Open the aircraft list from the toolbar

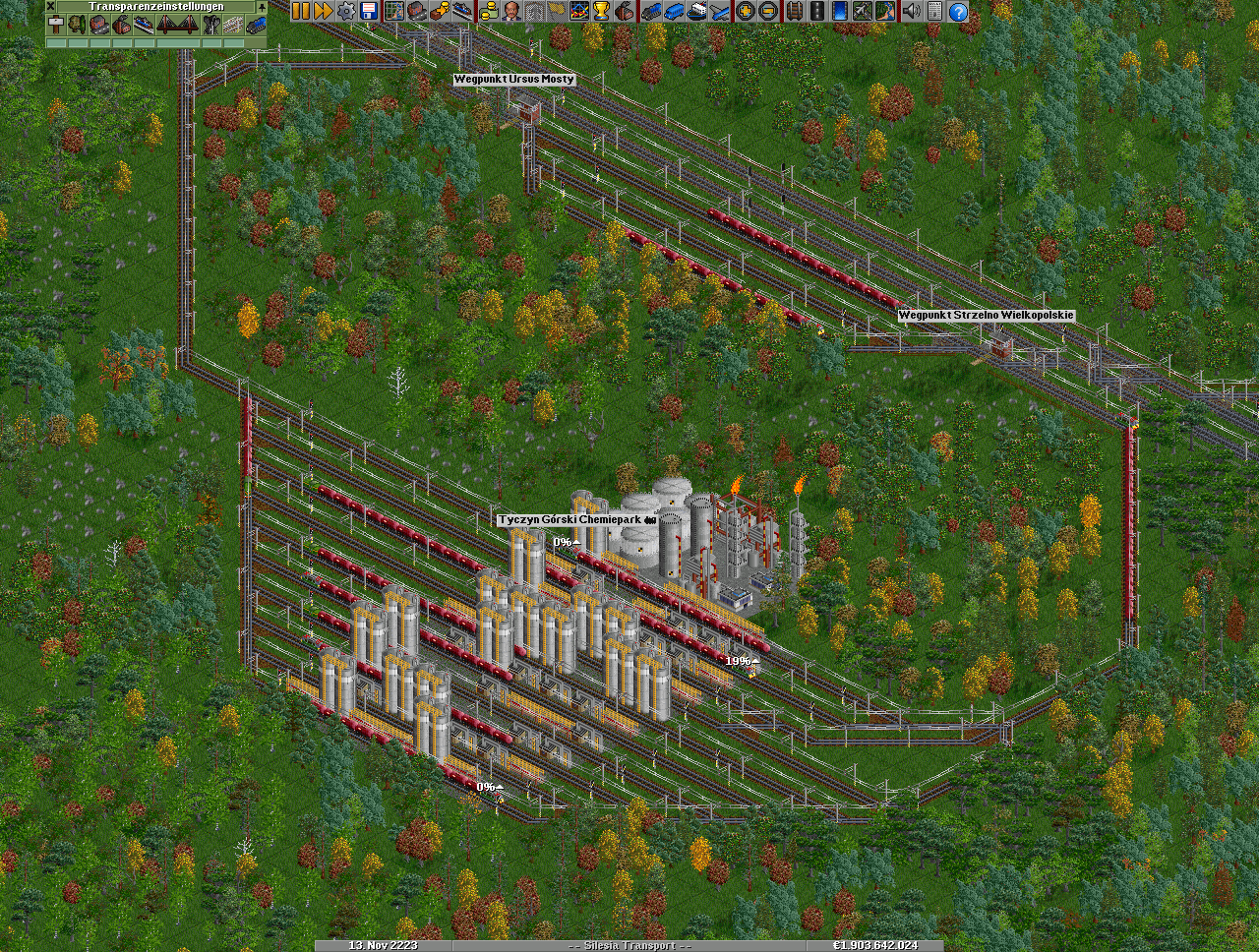pos(720,11)
